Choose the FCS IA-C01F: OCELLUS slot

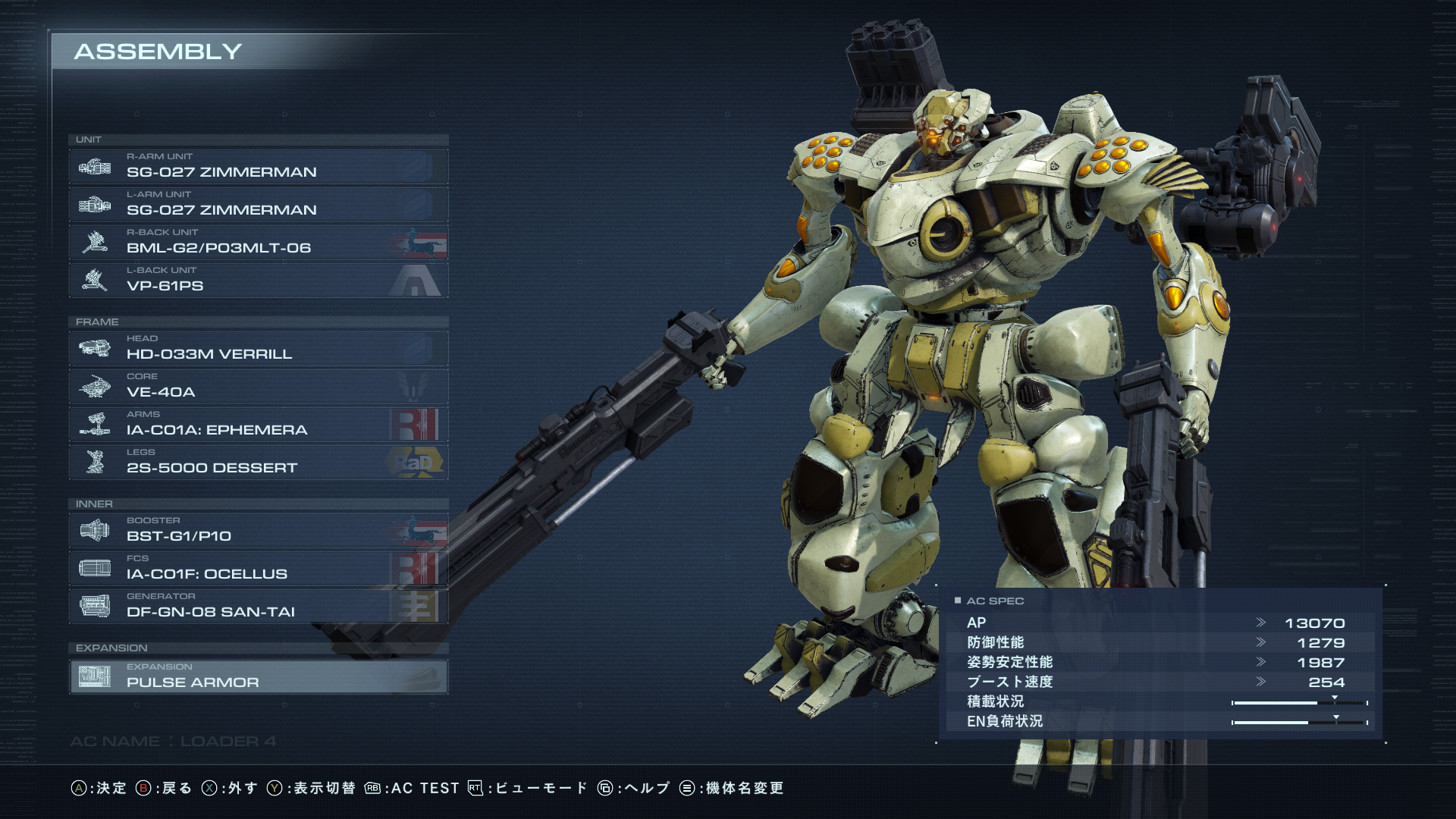click(258, 569)
